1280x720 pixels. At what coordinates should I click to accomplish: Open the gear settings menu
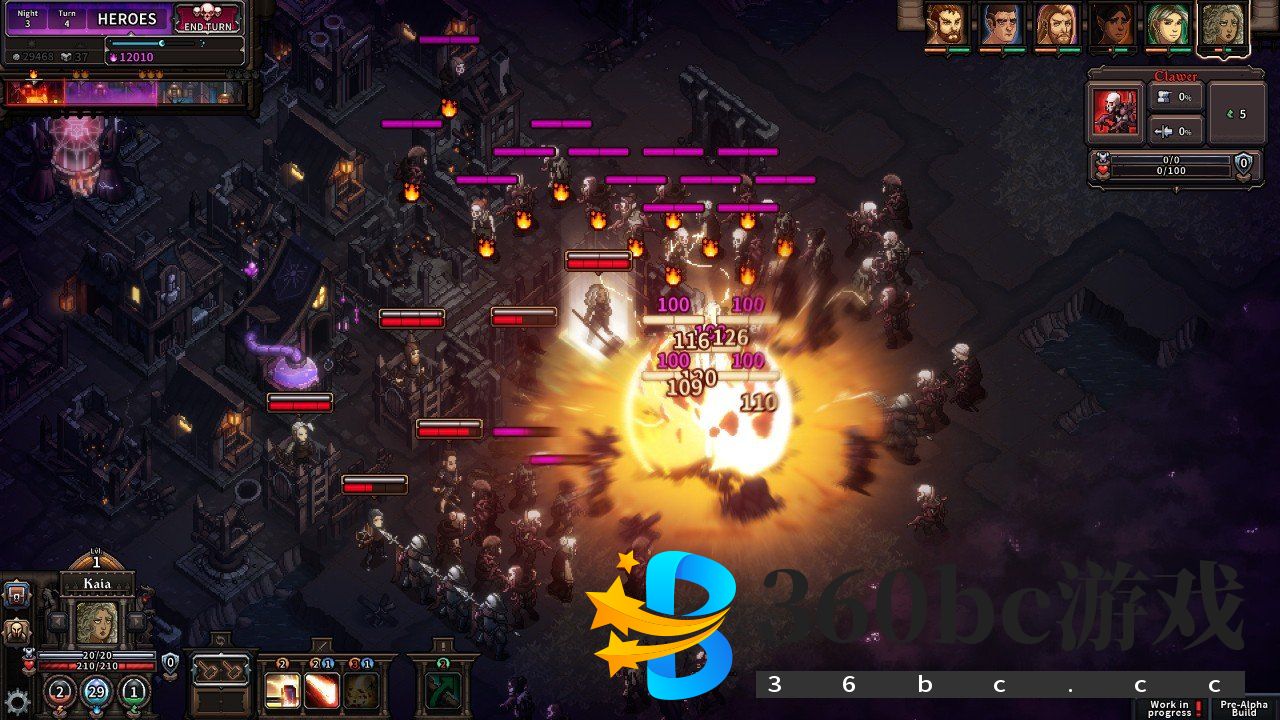point(16,699)
